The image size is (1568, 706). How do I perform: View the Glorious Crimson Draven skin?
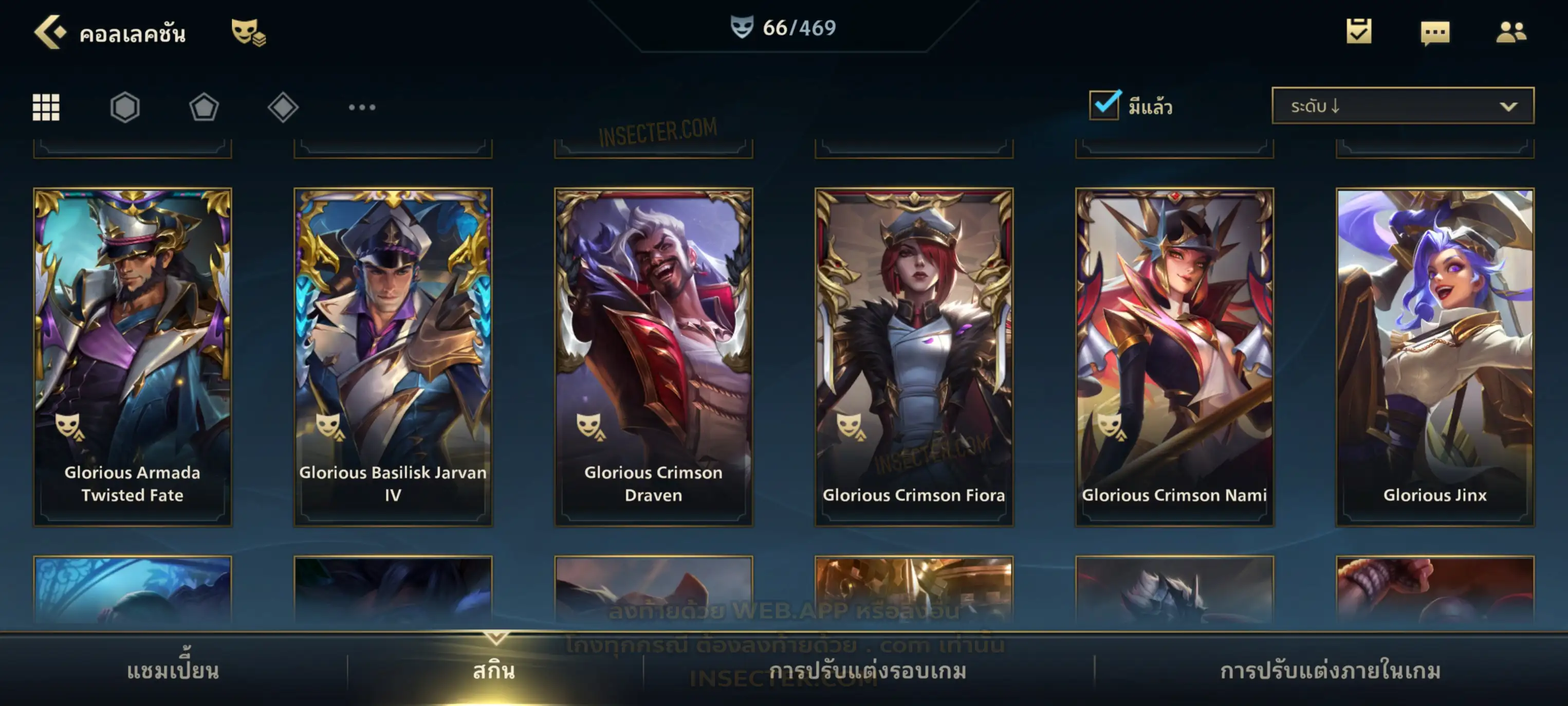pos(654,356)
